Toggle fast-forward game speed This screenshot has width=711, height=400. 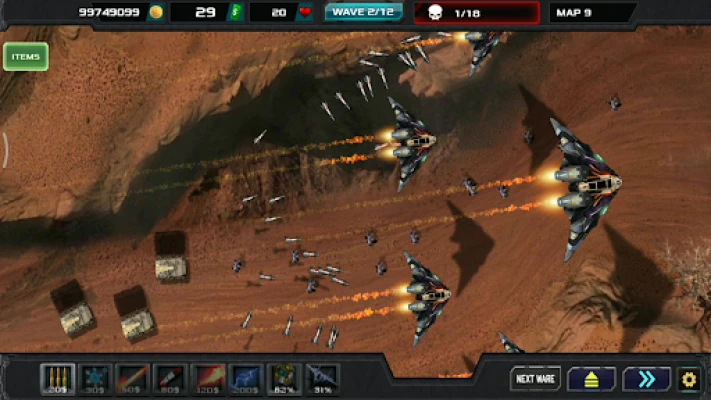[646, 379]
